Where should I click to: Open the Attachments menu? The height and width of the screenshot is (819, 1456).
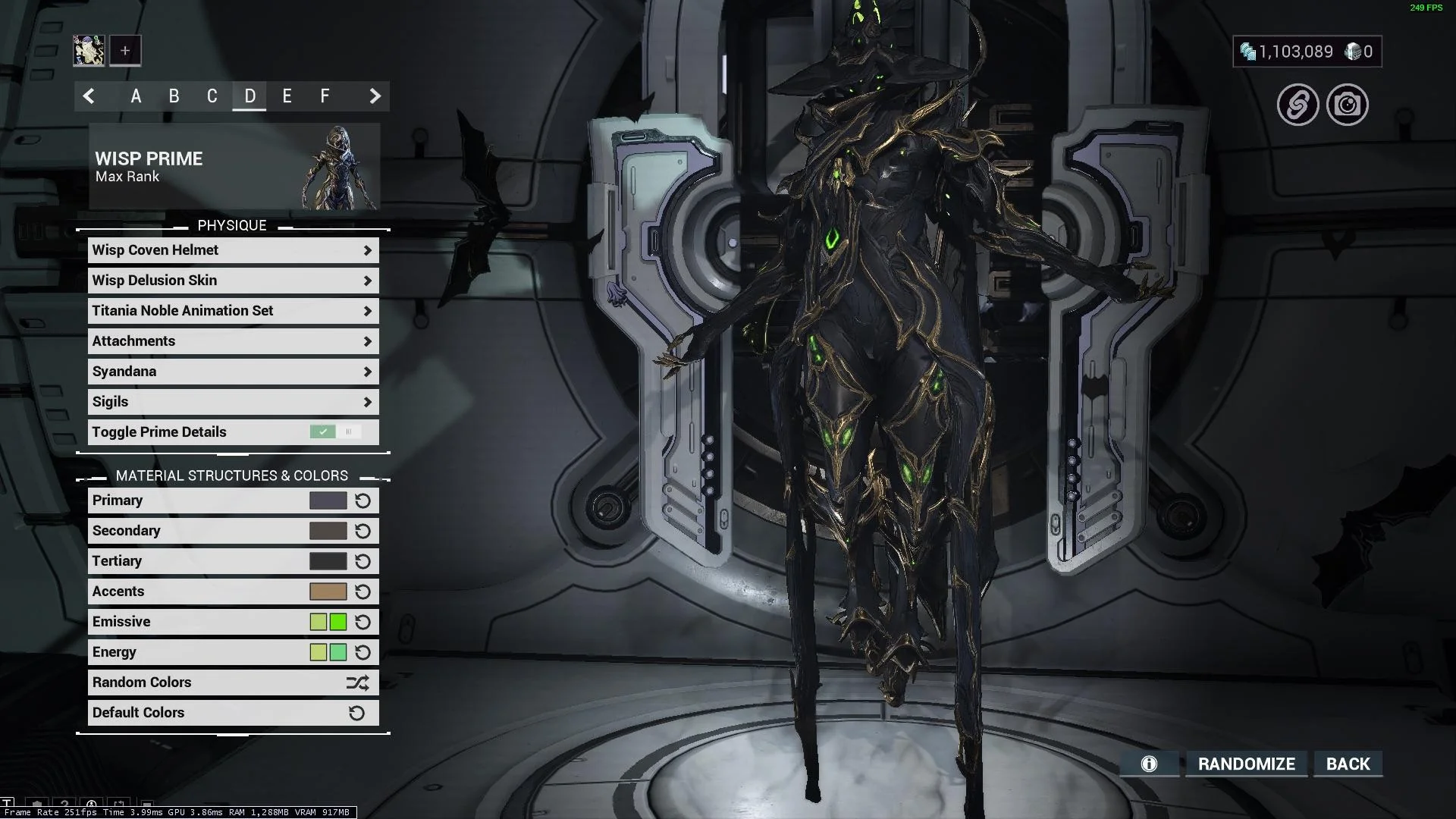[x=233, y=341]
